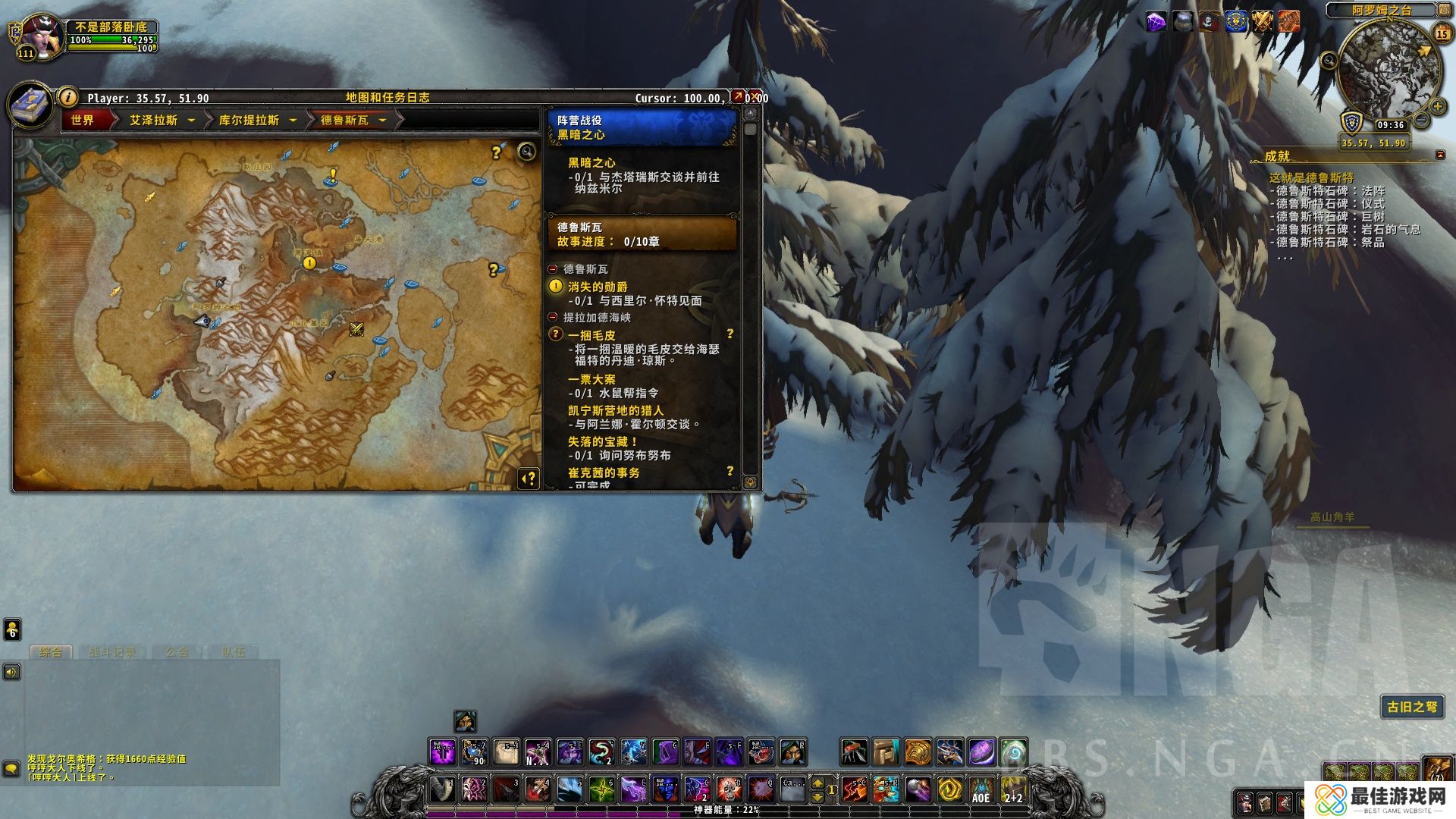
Task: Toggle the quest log side panel arrow
Action: 529,478
